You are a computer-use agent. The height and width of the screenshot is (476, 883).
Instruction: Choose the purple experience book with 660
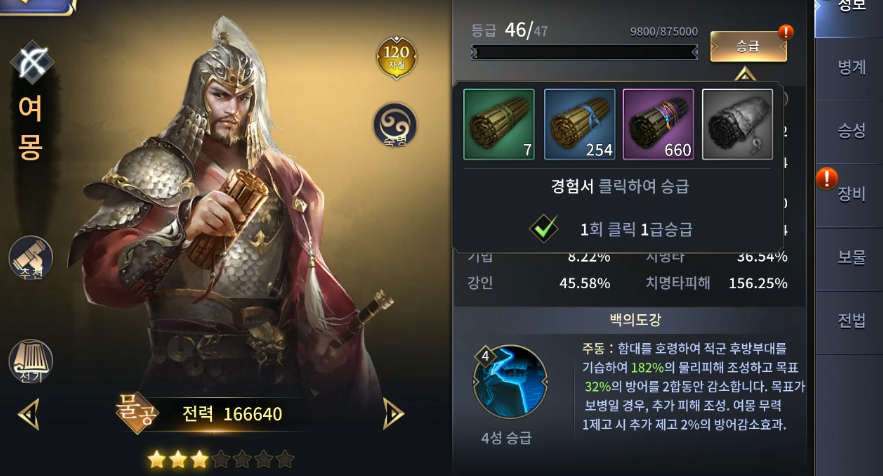(x=658, y=124)
